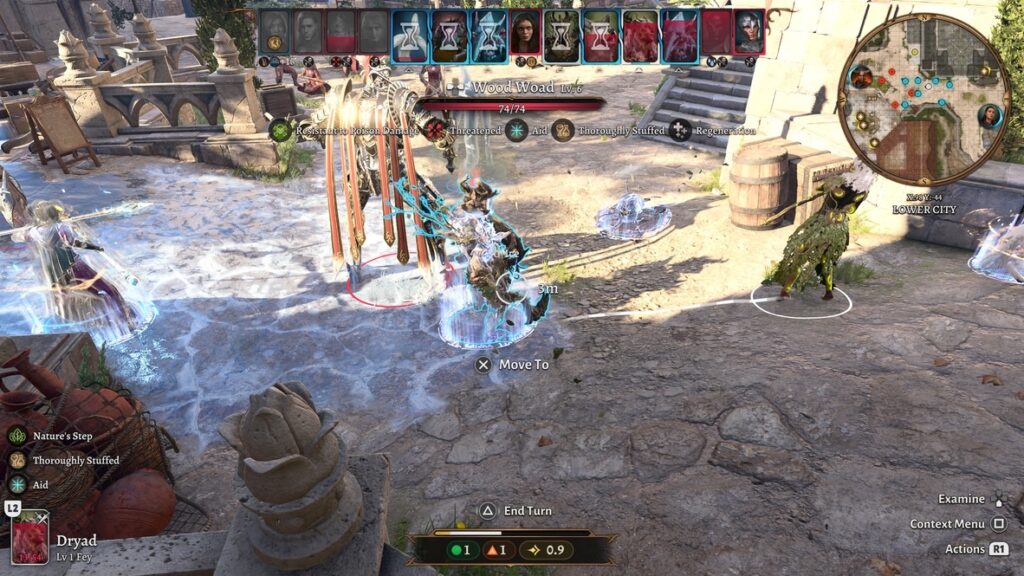Inspect Wood Woad's Regeneration status icon
Viewport: 1024px width, 576px height.
tap(681, 130)
